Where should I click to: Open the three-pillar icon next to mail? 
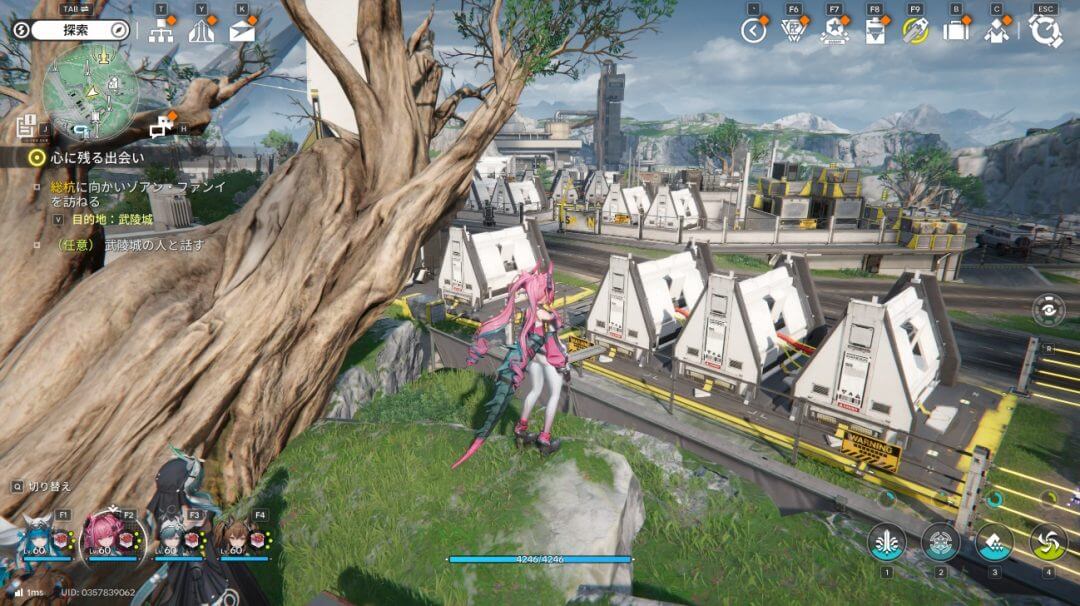201,31
